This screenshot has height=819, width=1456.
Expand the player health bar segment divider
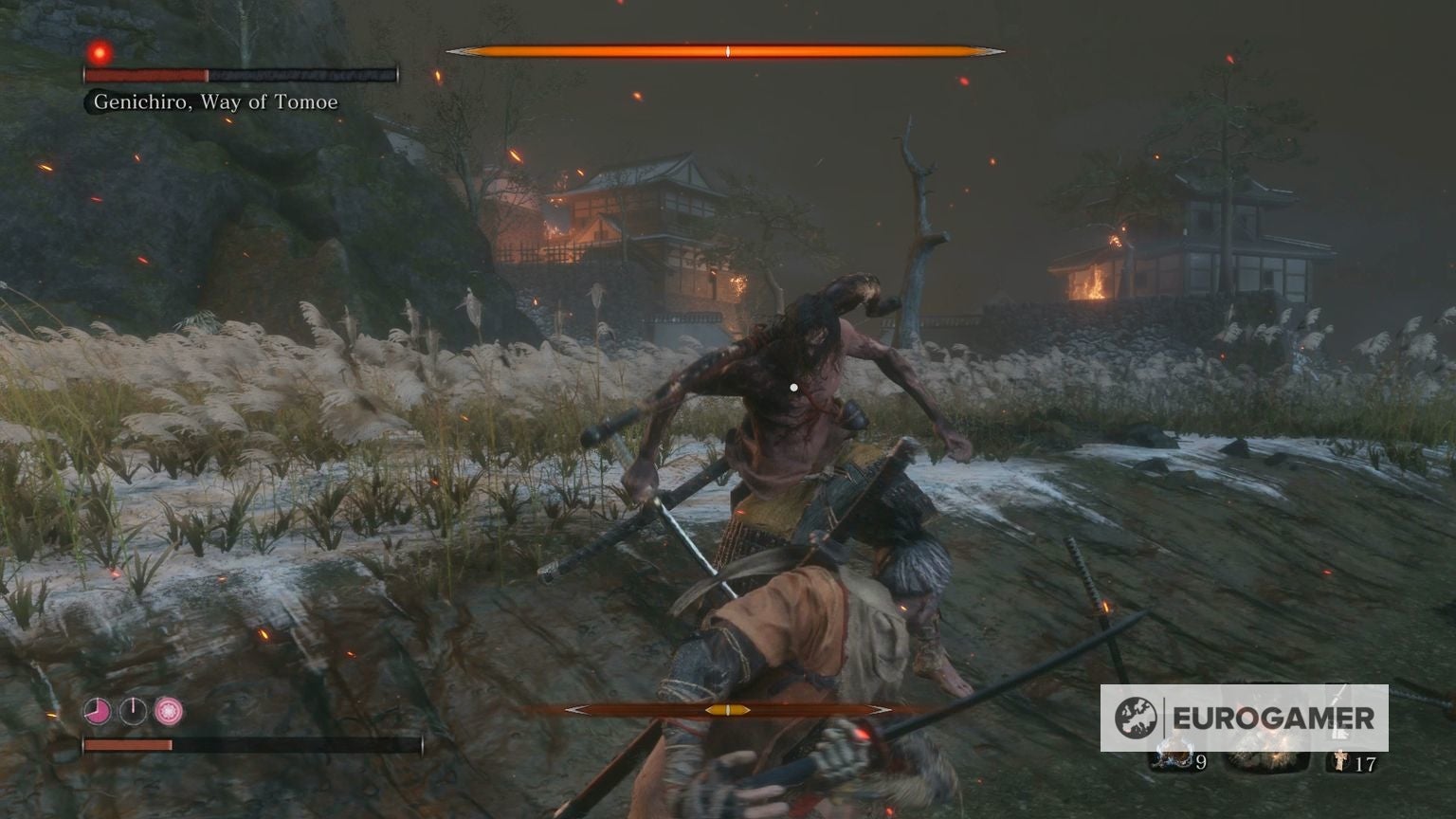click(173, 745)
